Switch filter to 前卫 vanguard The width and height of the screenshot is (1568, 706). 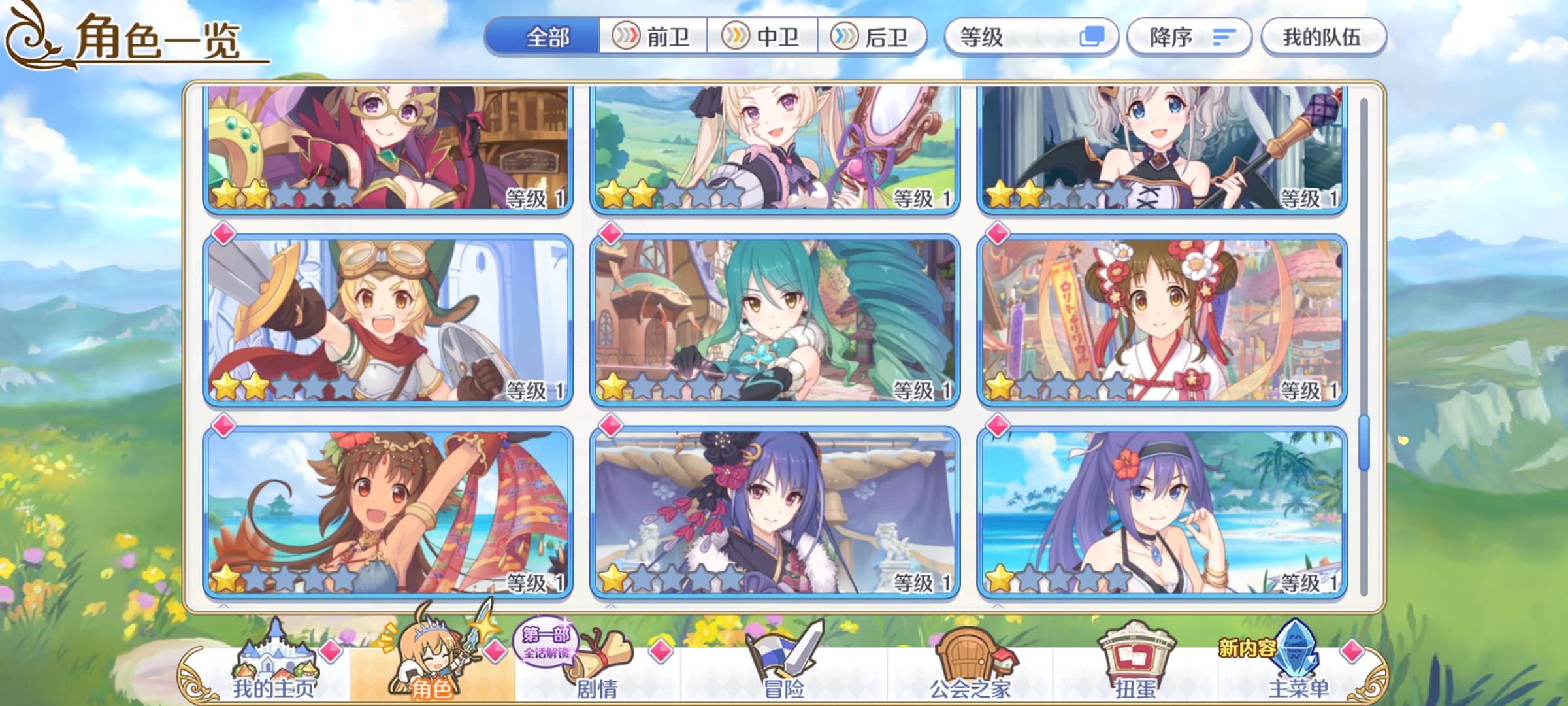click(x=650, y=37)
